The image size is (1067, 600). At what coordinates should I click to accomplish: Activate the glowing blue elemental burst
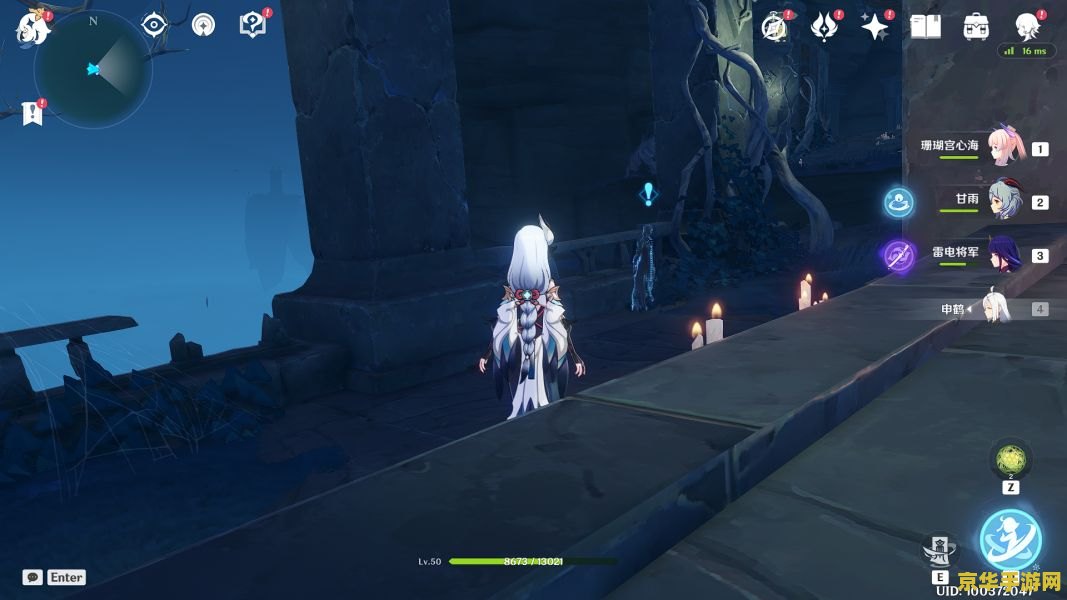point(1010,540)
